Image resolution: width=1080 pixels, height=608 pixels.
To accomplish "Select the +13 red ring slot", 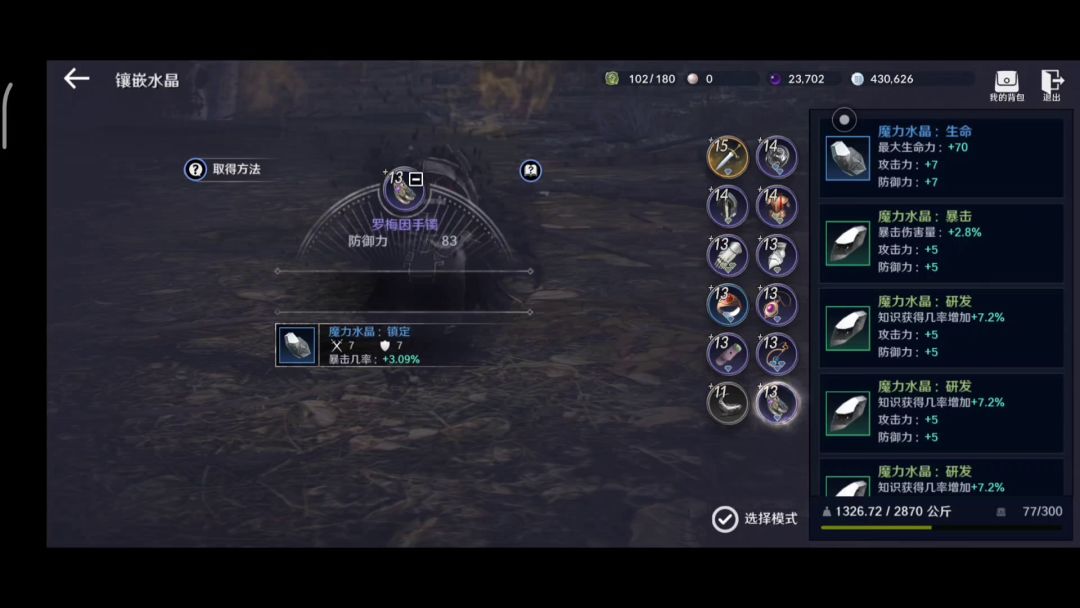I will click(x=727, y=305).
